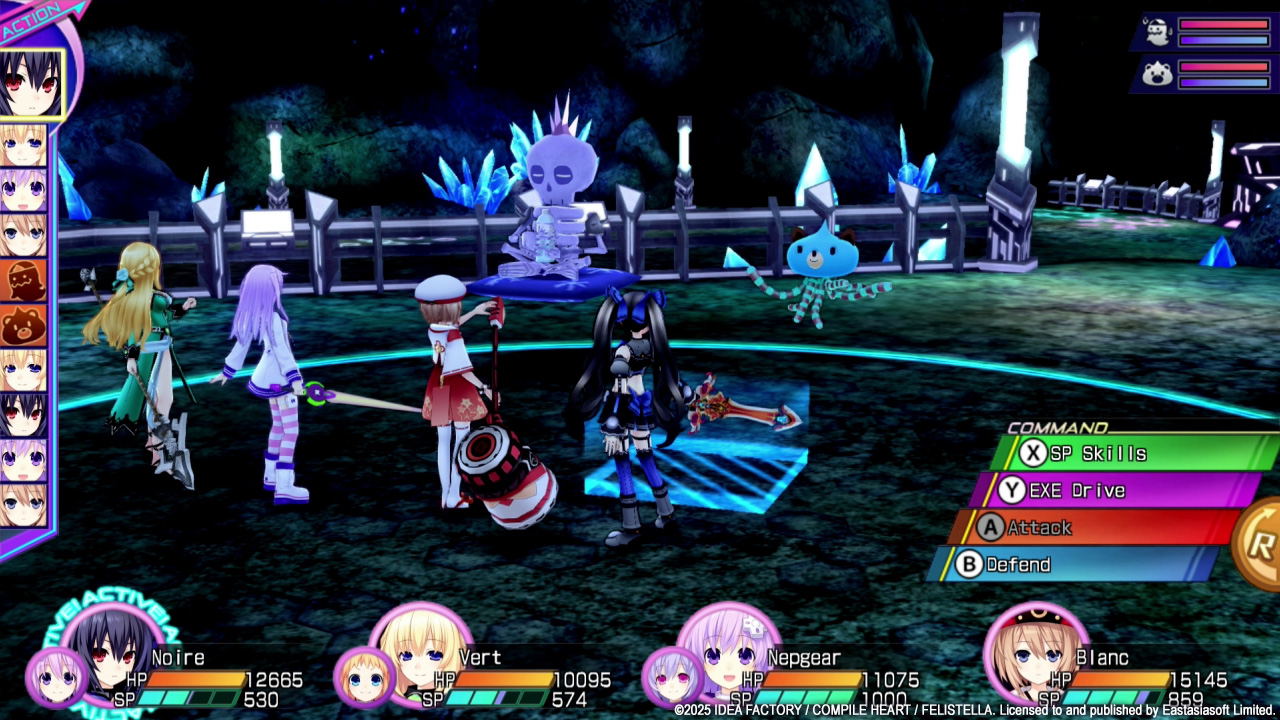Select the bear enemy status panel
Image resolution: width=1280 pixels, height=720 pixels.
click(x=1205, y=75)
